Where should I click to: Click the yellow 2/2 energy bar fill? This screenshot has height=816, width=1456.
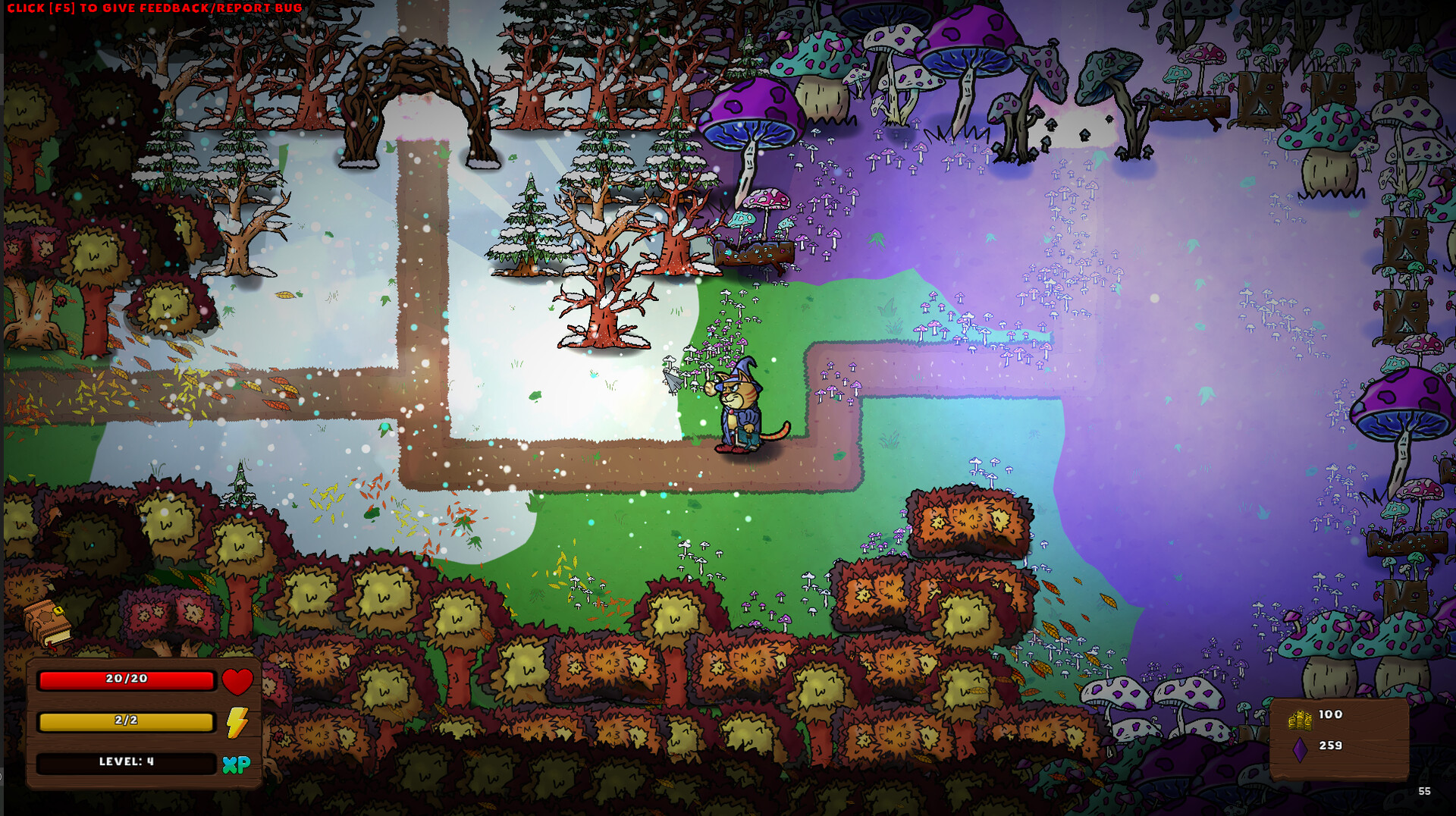click(x=126, y=722)
